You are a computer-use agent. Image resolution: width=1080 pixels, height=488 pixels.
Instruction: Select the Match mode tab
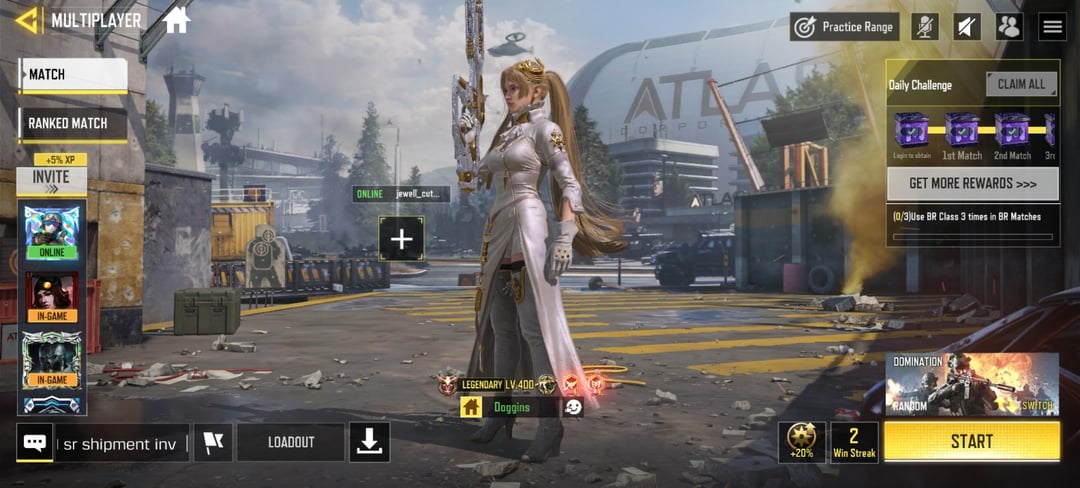click(x=73, y=75)
